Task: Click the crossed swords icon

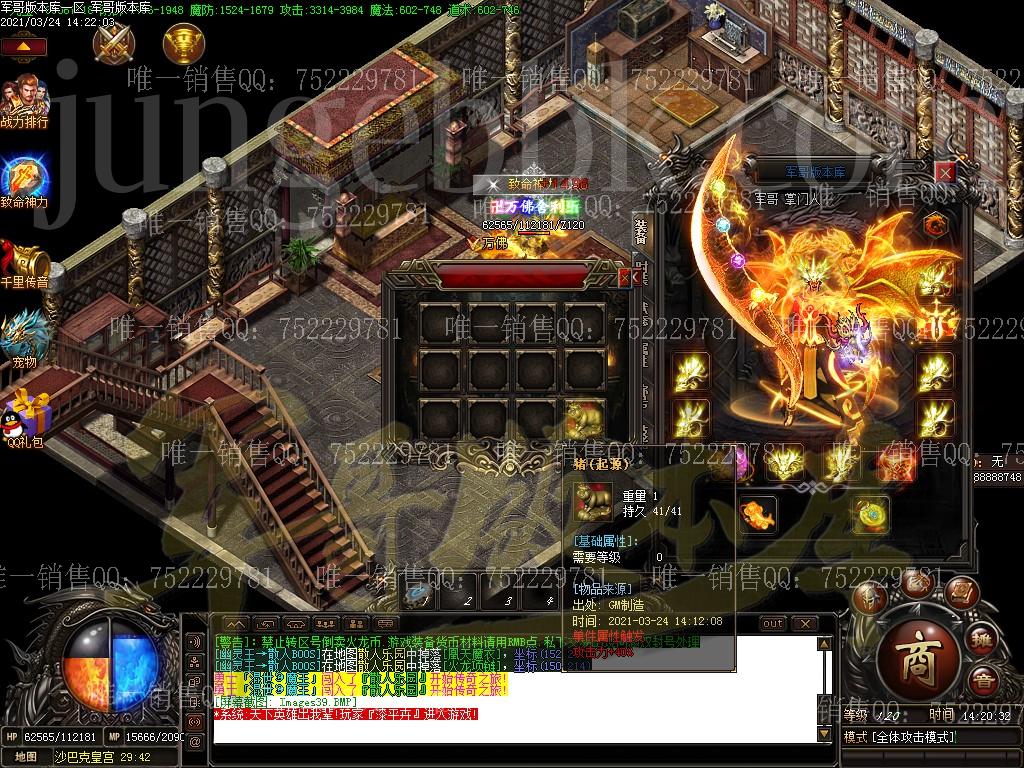Action: click(x=111, y=43)
